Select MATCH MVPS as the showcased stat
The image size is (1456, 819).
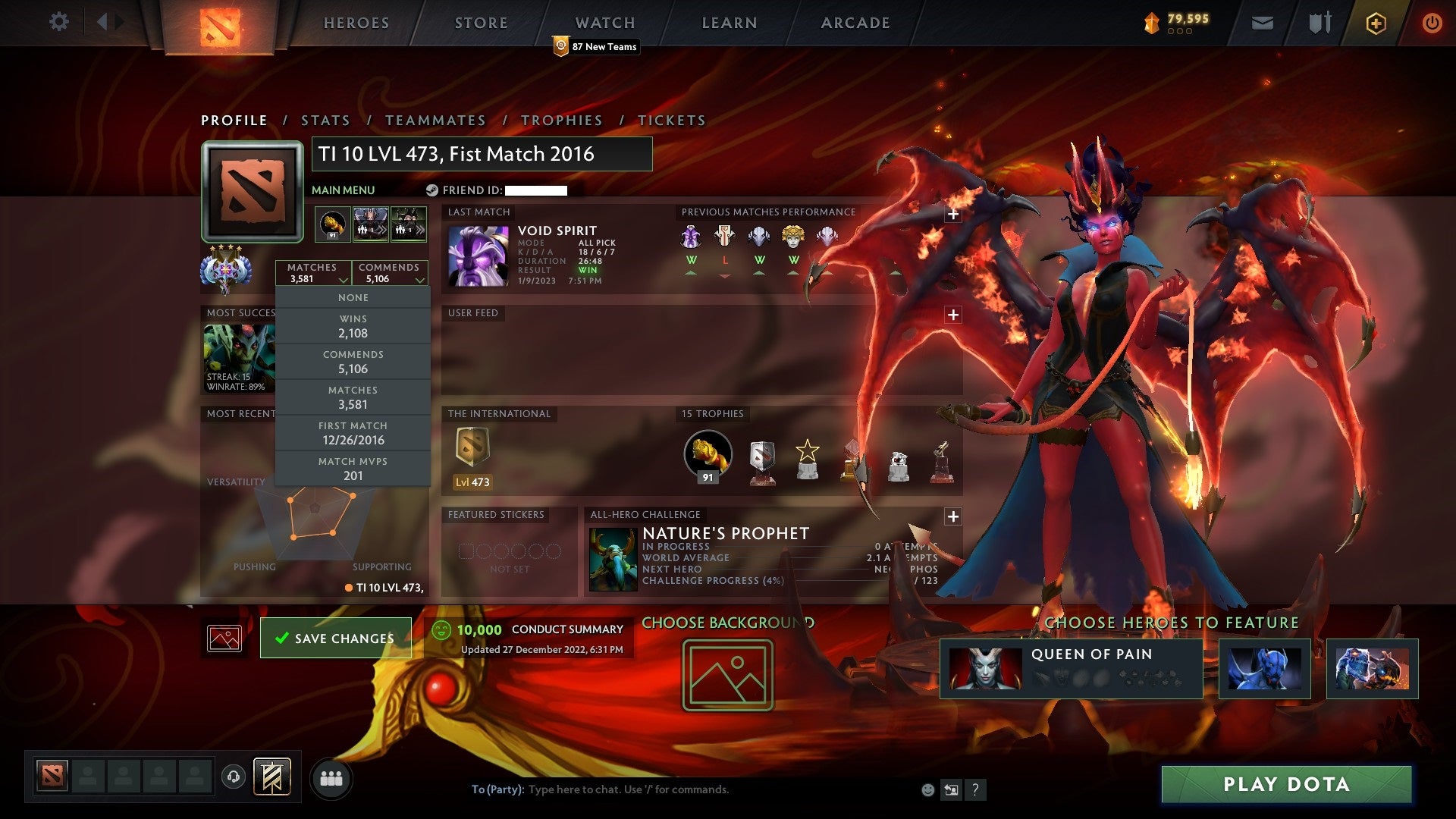pos(353,469)
